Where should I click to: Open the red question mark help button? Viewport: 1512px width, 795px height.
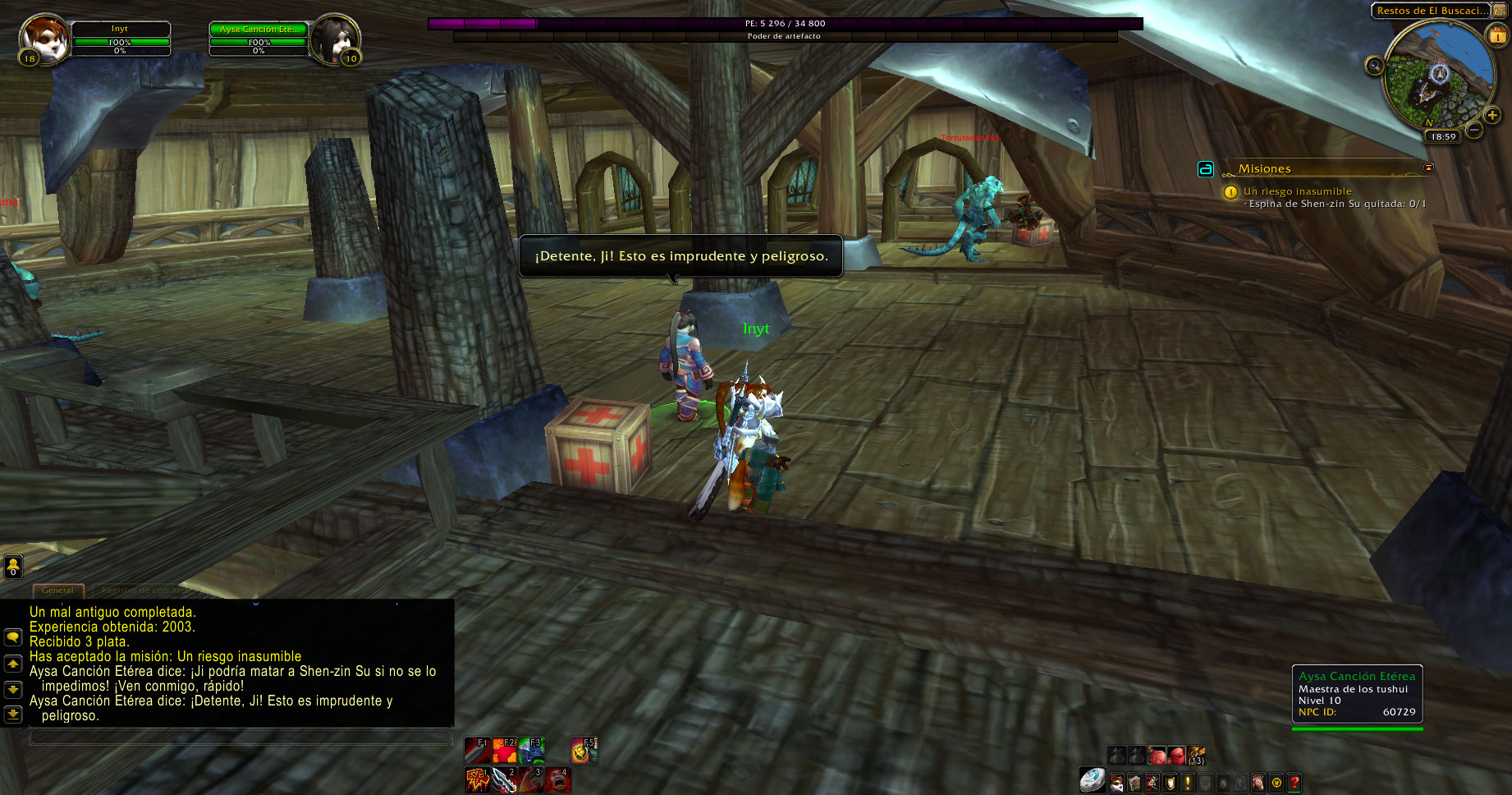click(x=1294, y=783)
